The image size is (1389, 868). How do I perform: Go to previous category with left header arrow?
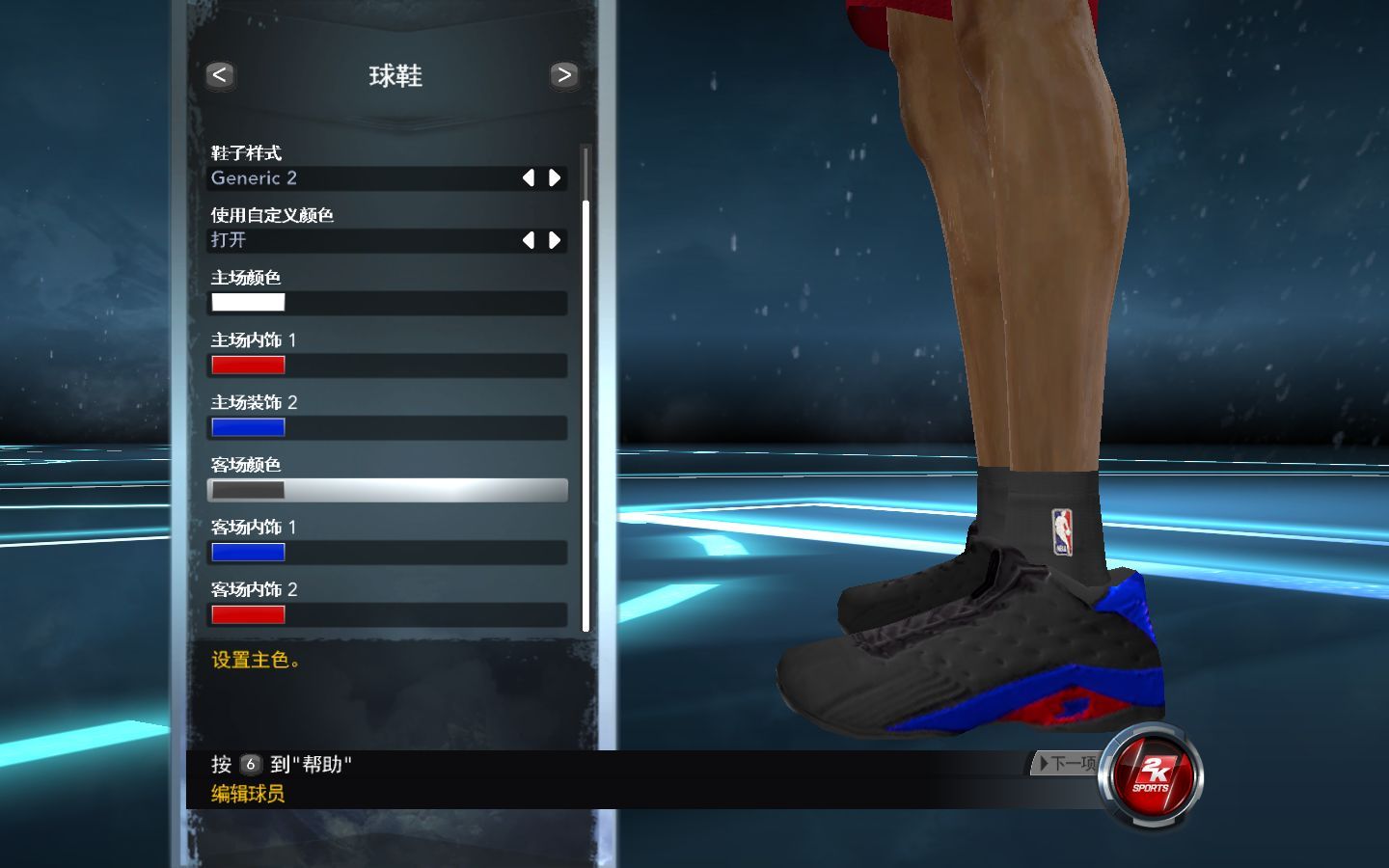coord(220,75)
